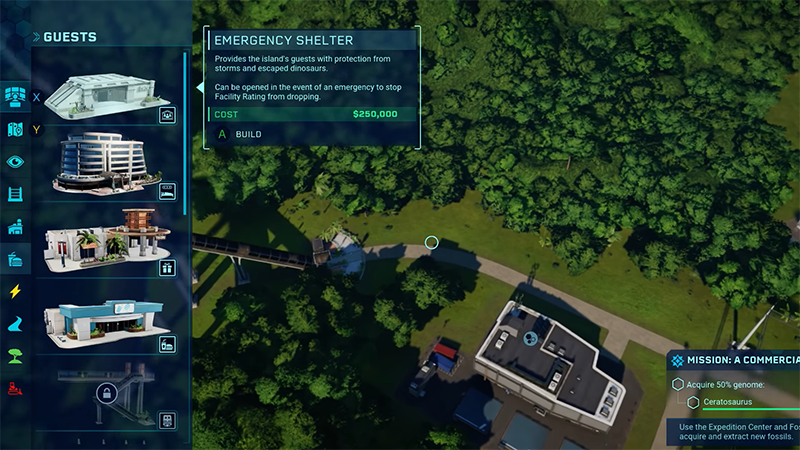800x450 pixels.
Task: Switch to the factory operations category
Action: click(x=15, y=227)
